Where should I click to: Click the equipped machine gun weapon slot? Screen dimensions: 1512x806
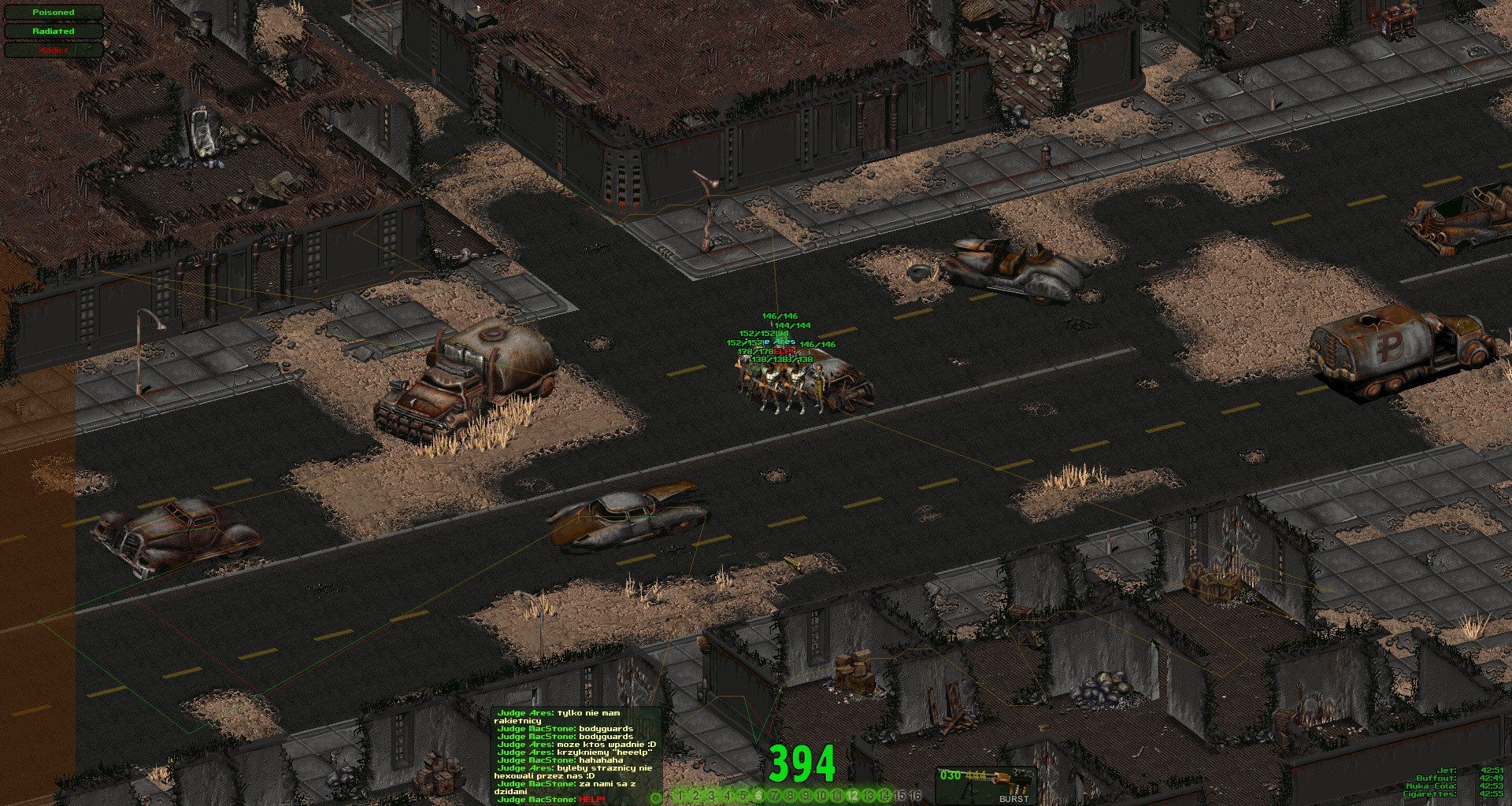984,784
